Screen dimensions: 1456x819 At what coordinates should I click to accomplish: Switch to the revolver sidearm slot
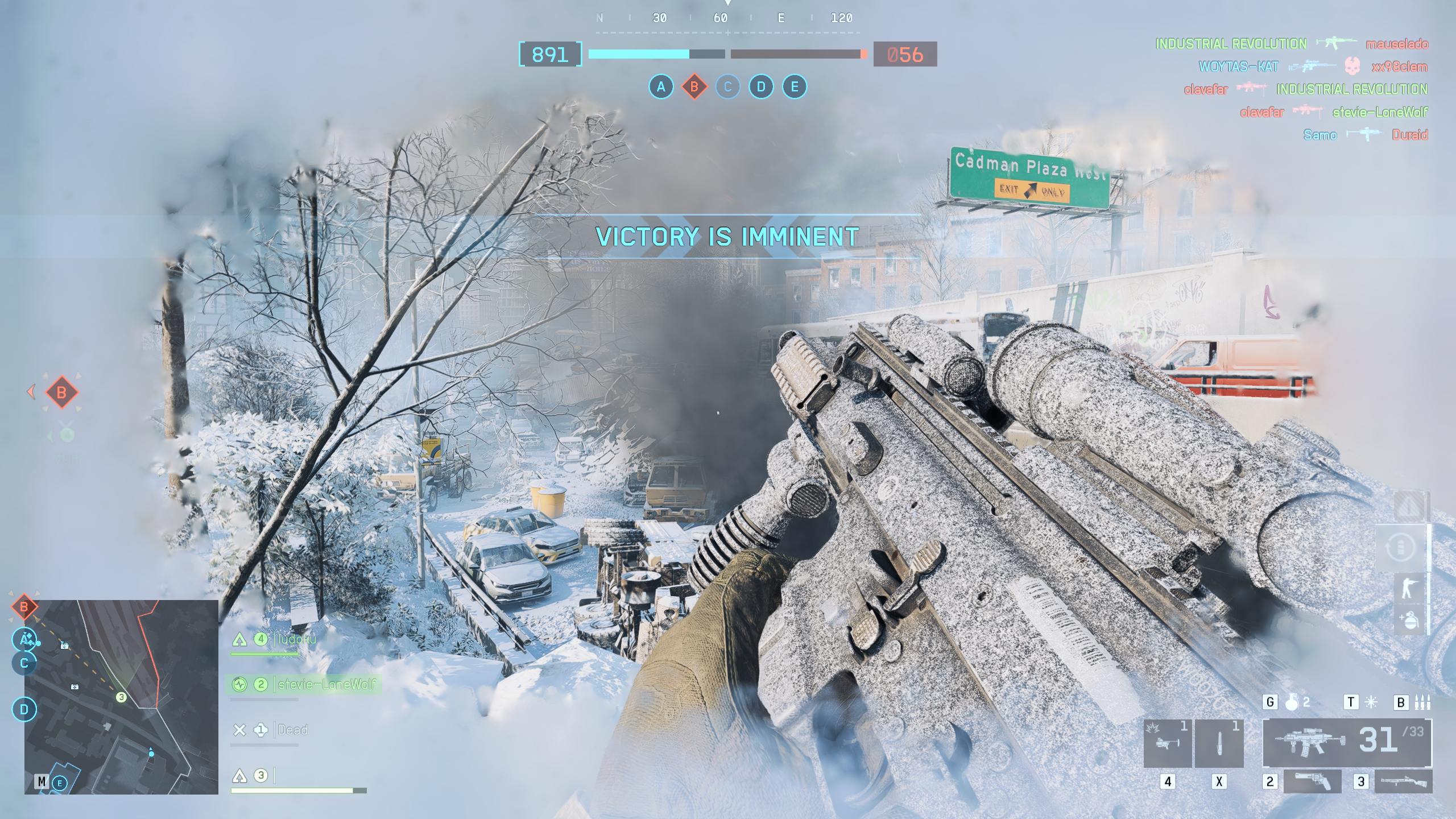(1312, 781)
